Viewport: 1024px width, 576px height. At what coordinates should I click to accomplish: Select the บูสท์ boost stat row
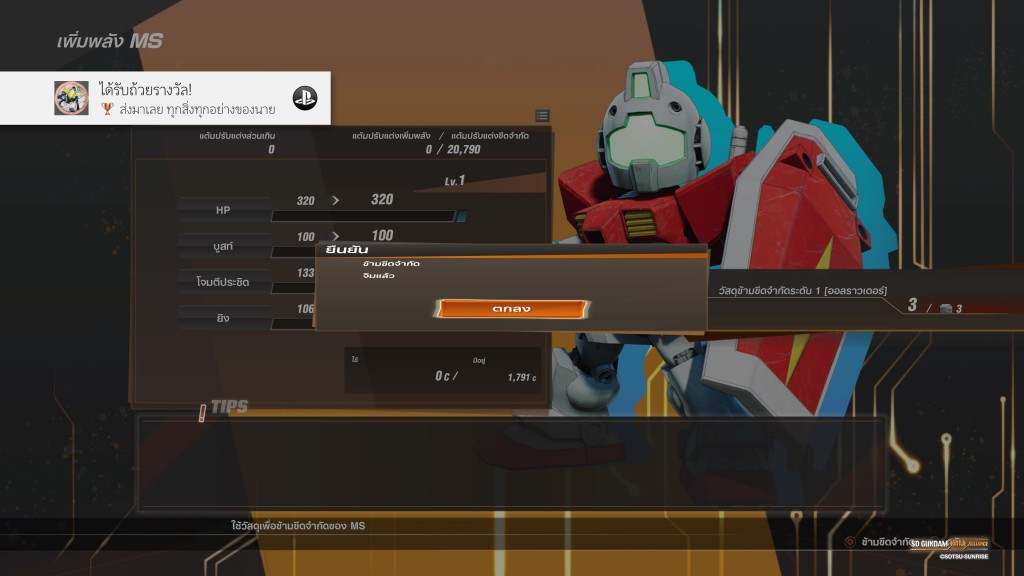[x=223, y=246]
